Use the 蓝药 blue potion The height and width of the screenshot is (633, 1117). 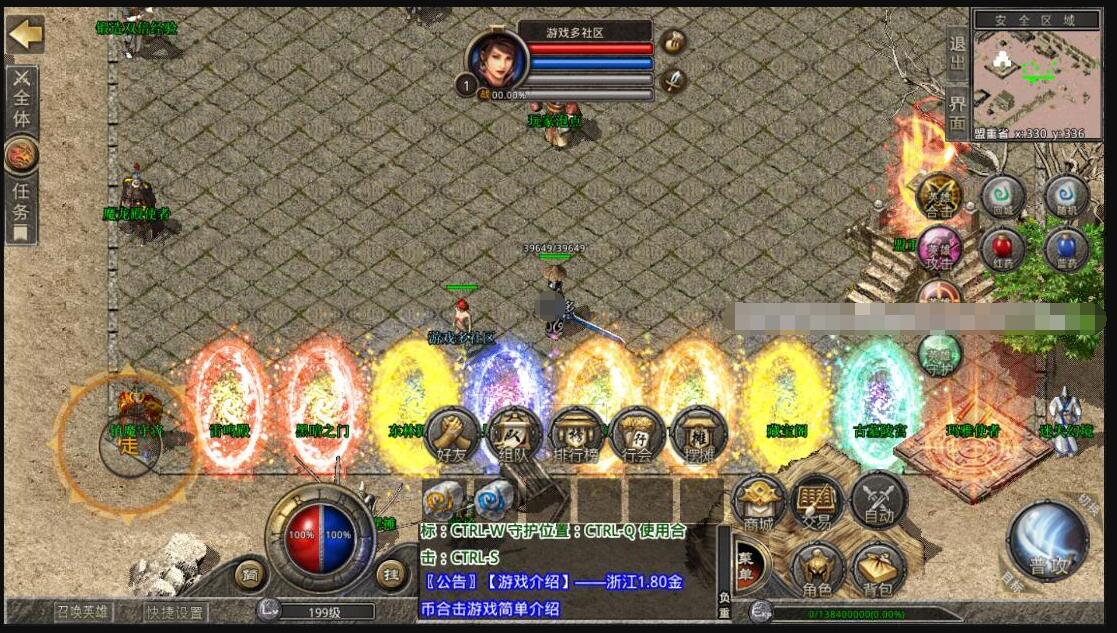[x=1066, y=247]
